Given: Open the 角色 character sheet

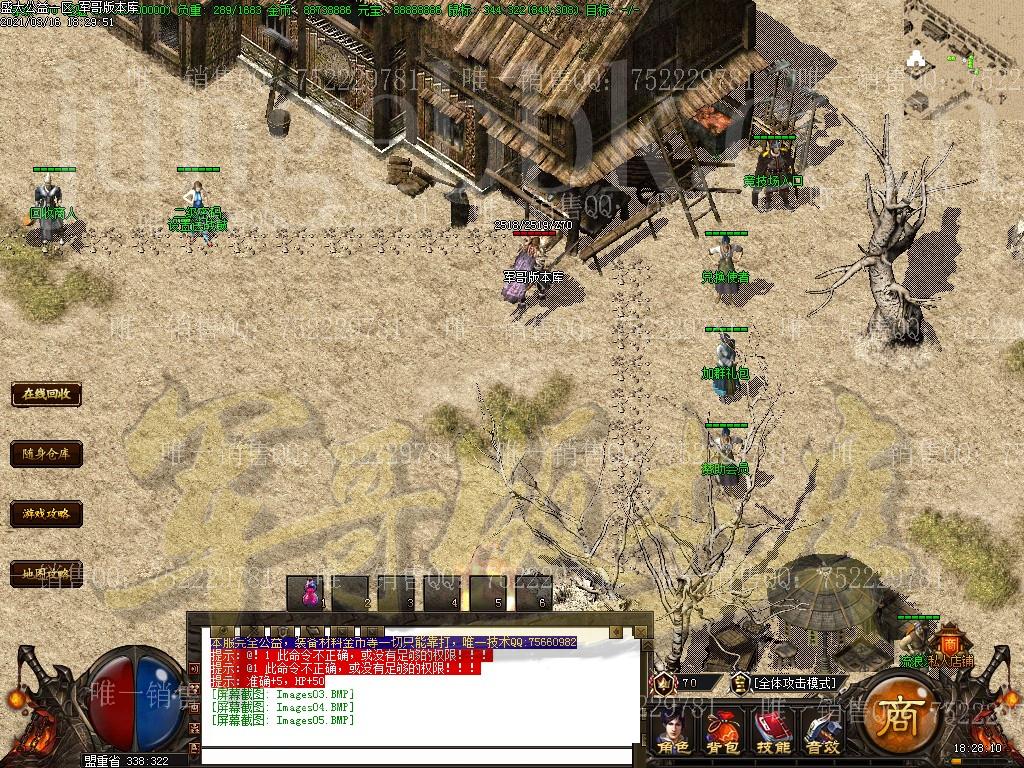Looking at the screenshot, I should pos(673,733).
